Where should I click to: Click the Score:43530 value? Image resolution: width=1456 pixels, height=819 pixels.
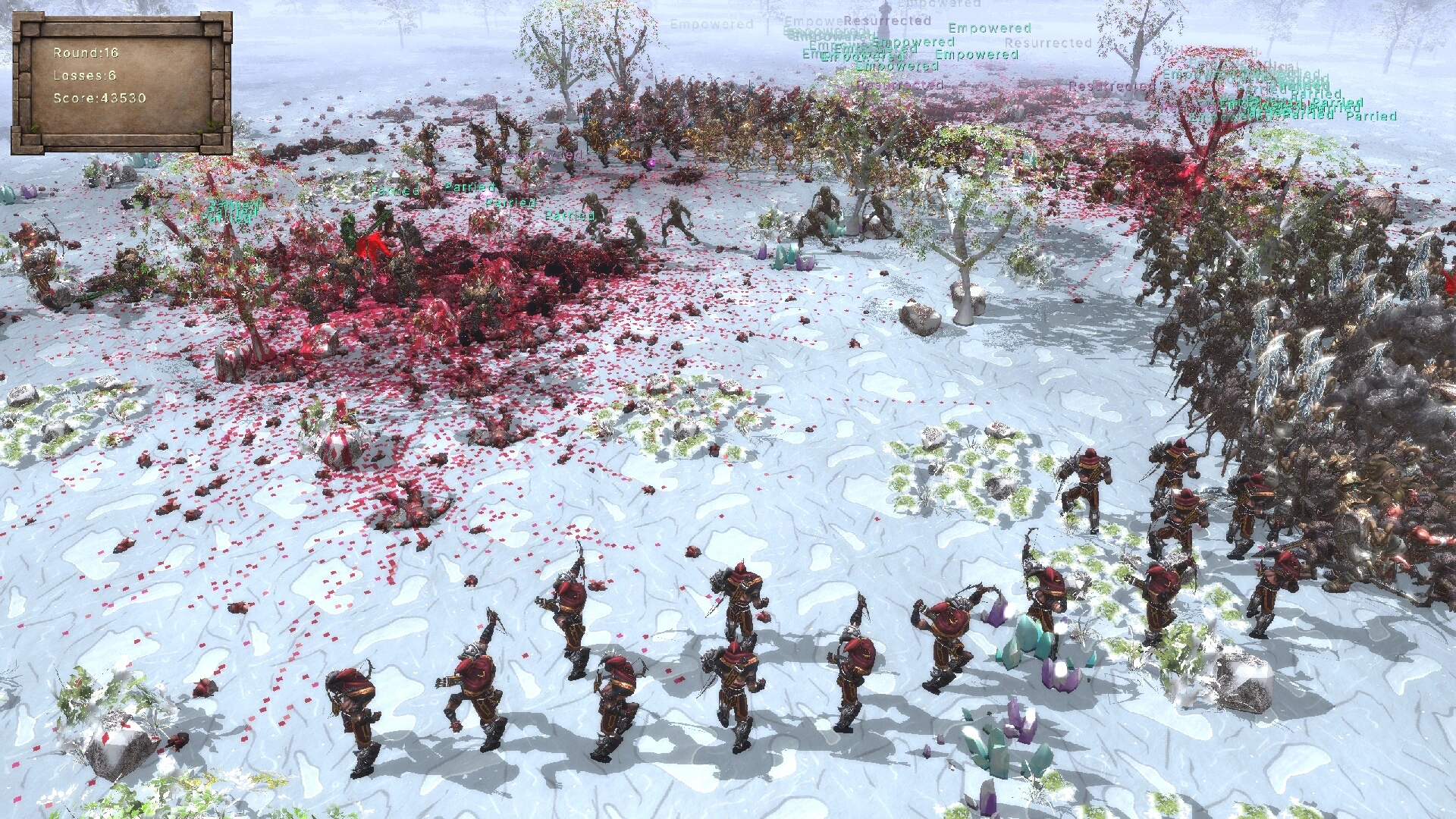tap(98, 98)
